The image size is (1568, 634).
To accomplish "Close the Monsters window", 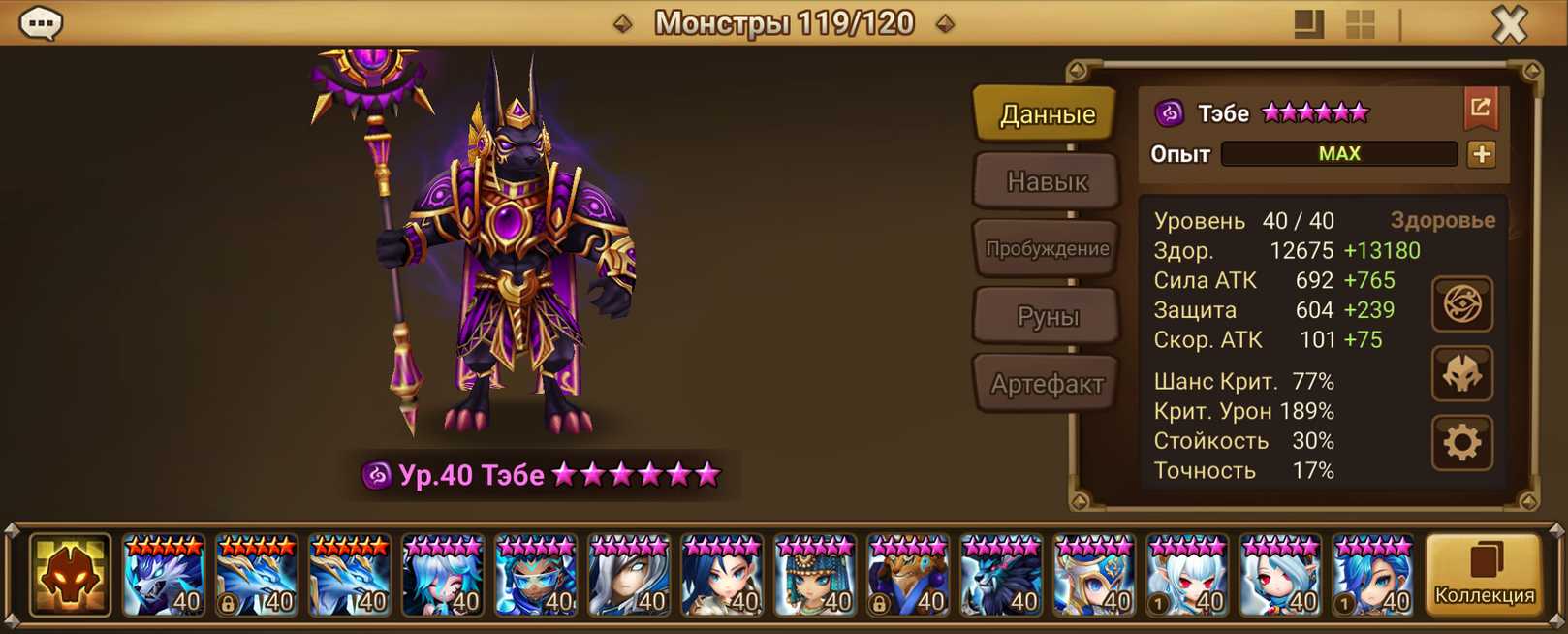I will tap(1509, 23).
